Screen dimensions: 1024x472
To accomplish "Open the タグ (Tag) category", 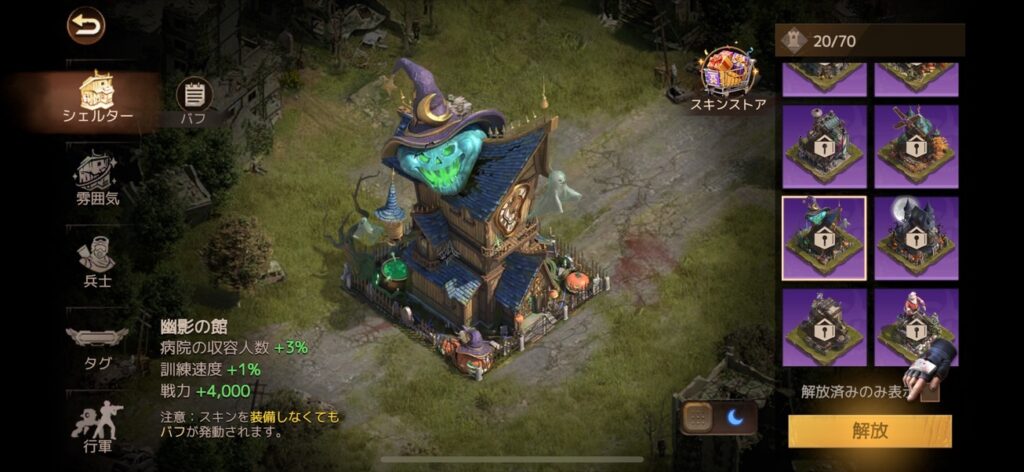I will (x=97, y=346).
